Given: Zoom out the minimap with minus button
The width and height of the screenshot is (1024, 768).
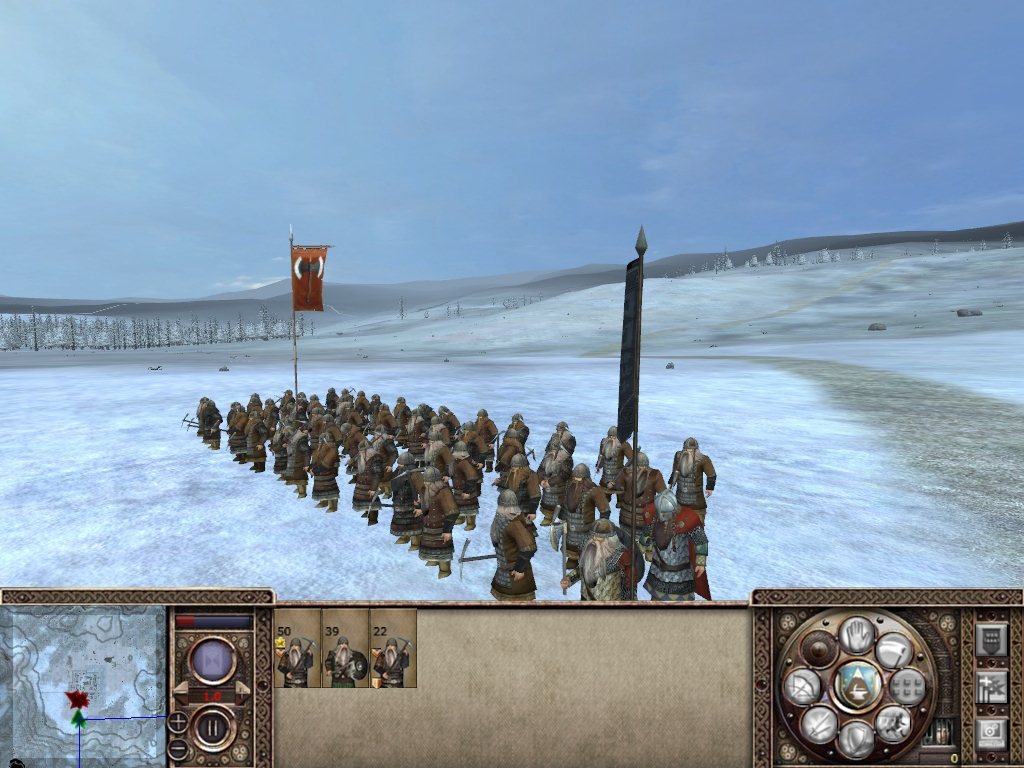Looking at the screenshot, I should [177, 749].
